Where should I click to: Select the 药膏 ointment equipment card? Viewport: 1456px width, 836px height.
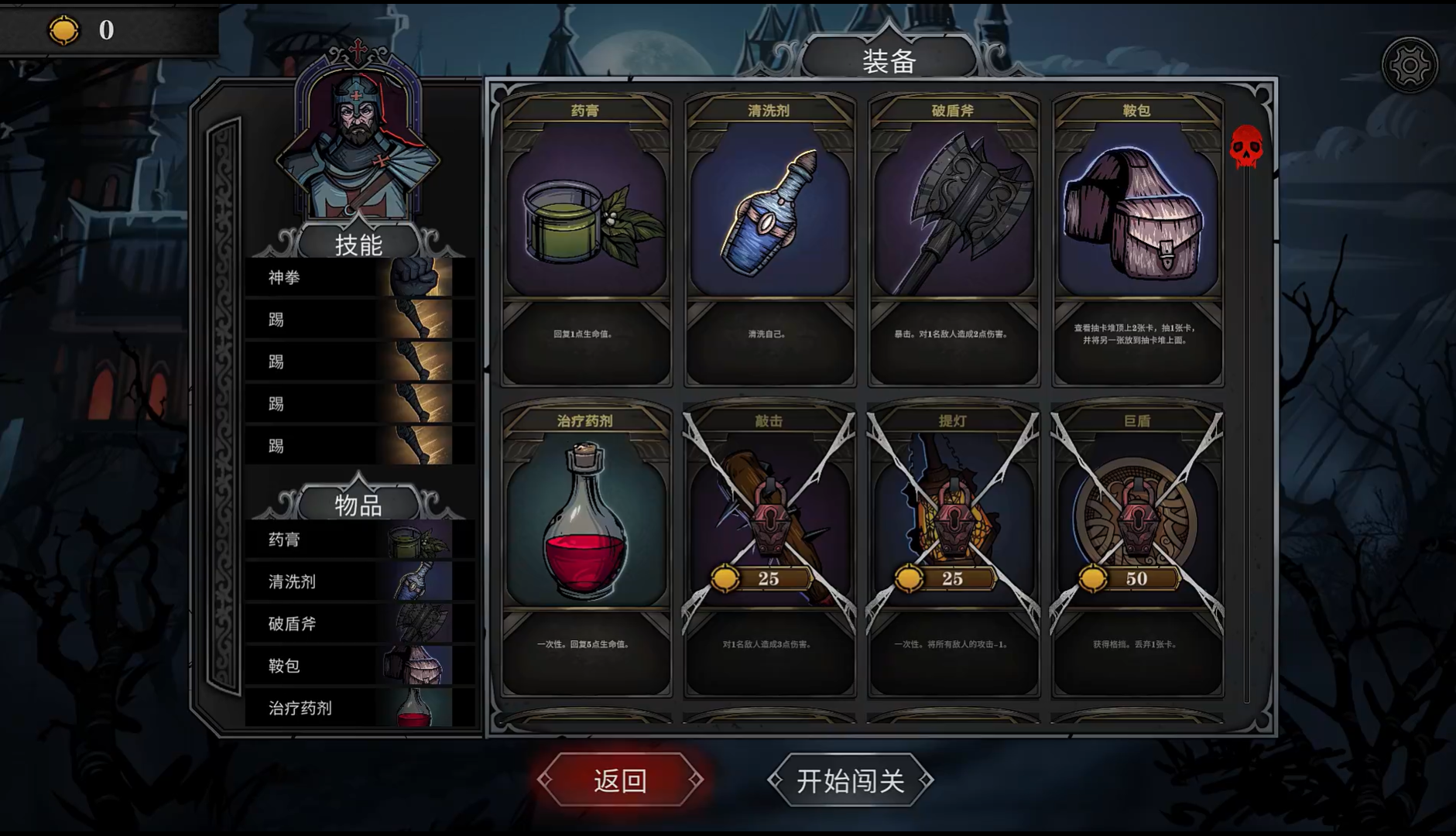(586, 240)
